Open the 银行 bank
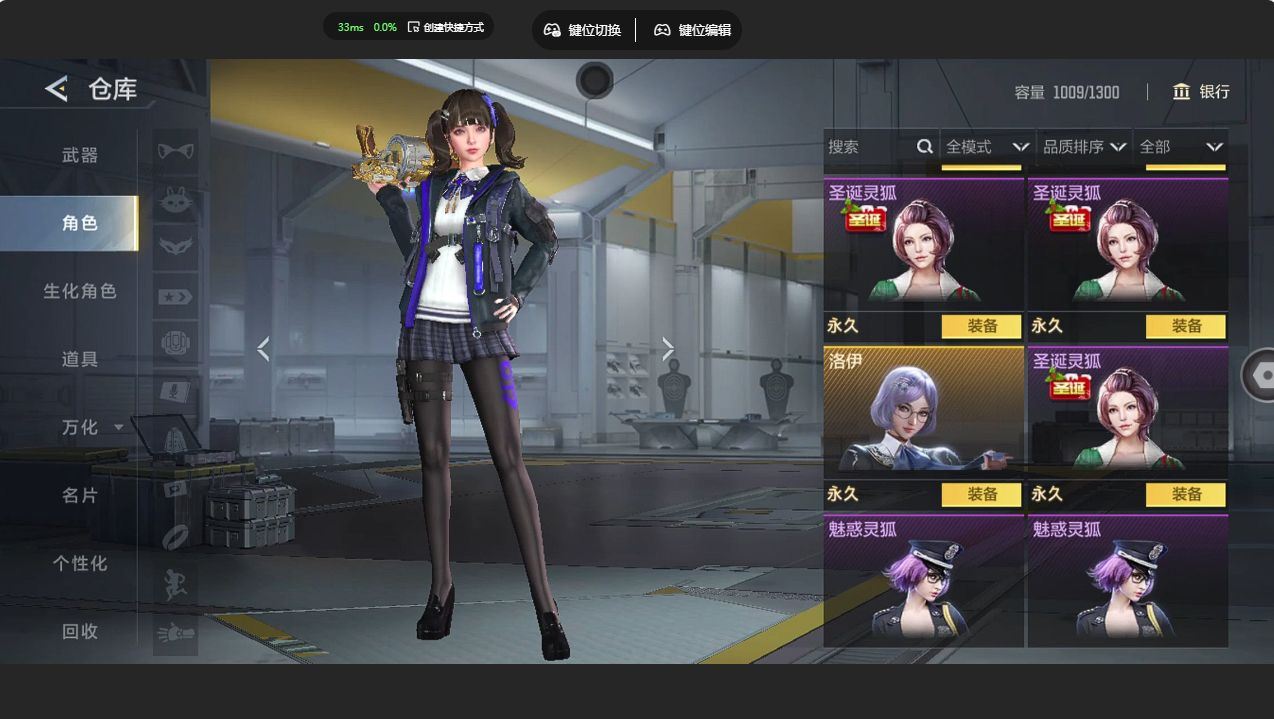1274x719 pixels. 1201,92
